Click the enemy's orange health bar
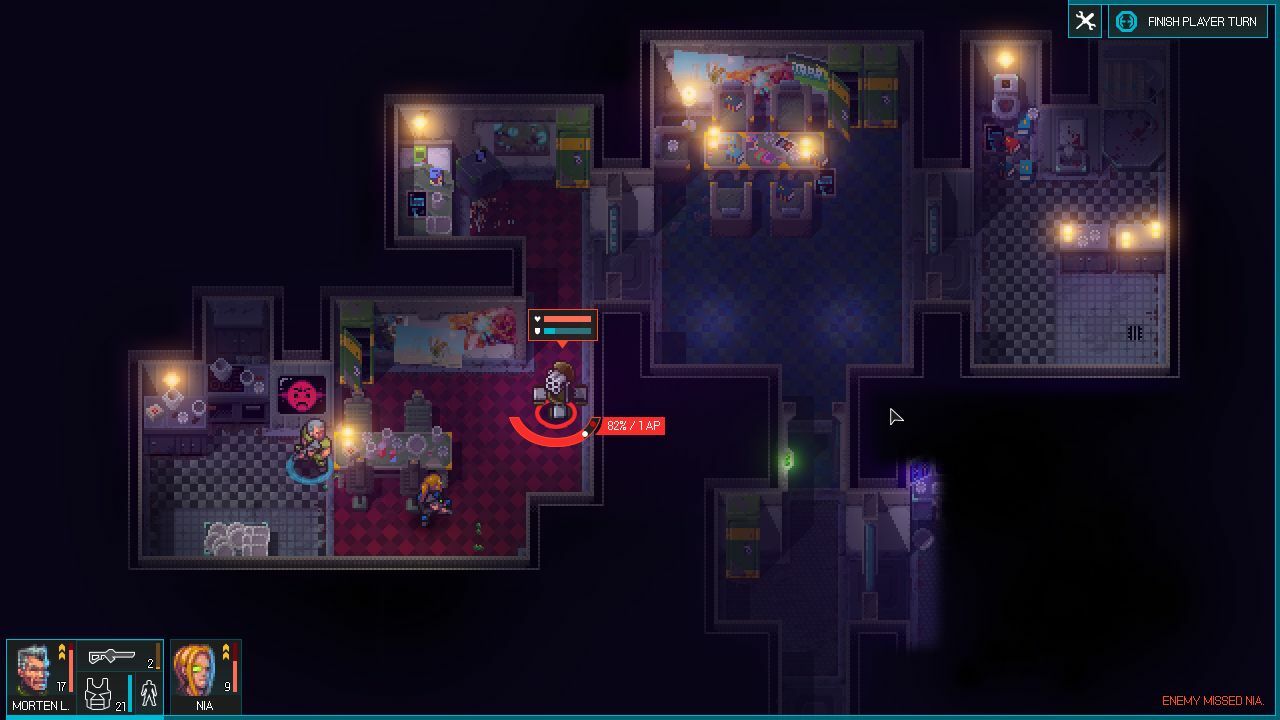This screenshot has width=1280, height=720. pos(567,319)
